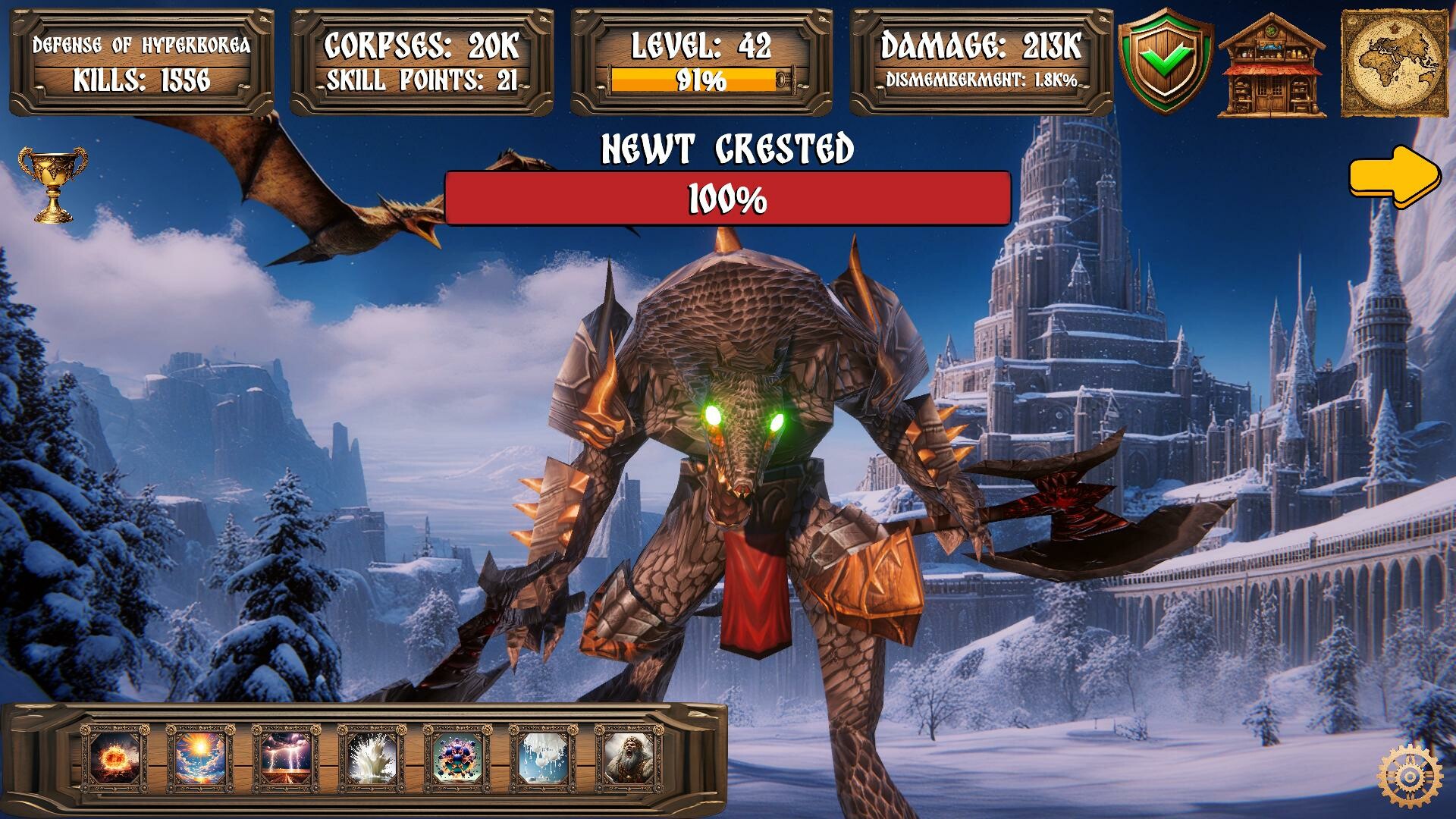The height and width of the screenshot is (819, 1456).
Task: Open the settings gear
Action: pyautogui.click(x=1410, y=776)
